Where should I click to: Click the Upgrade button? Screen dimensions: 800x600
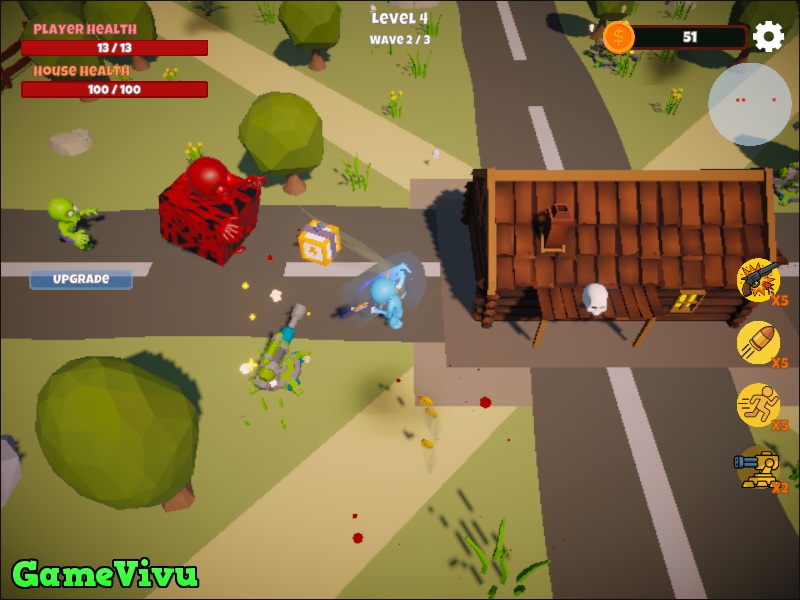point(81,279)
